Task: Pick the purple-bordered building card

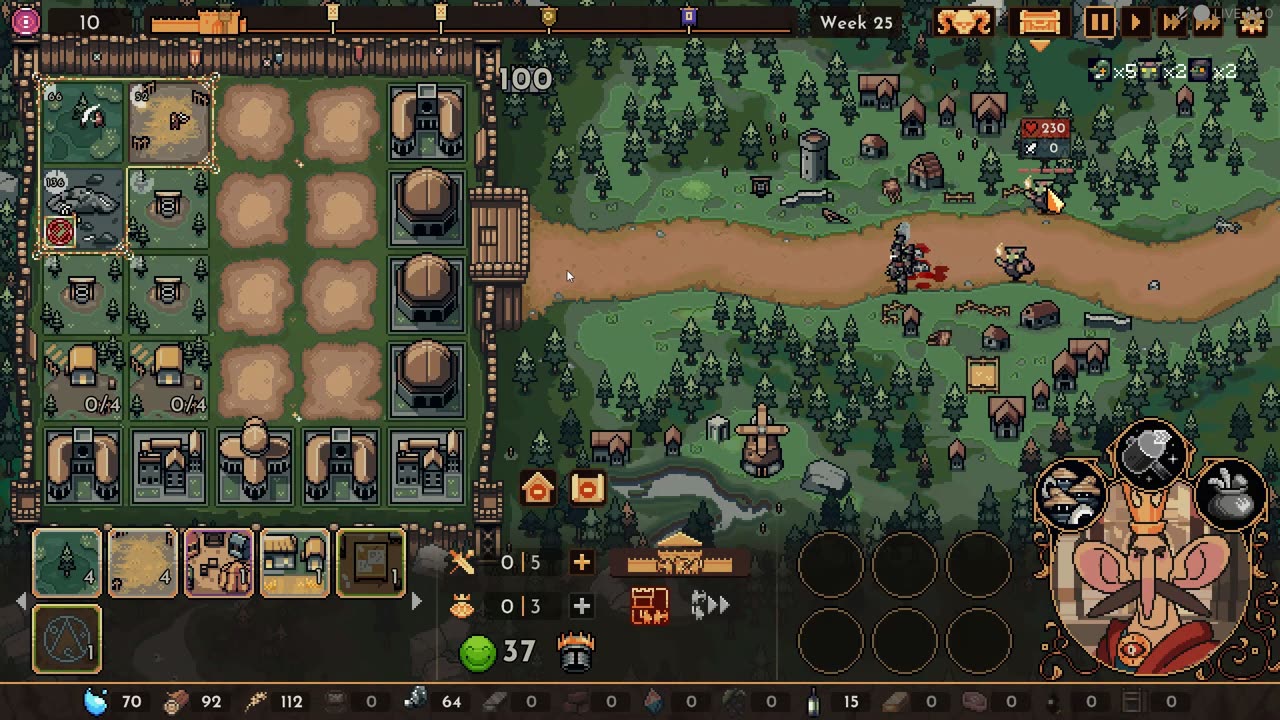Action: [218, 563]
